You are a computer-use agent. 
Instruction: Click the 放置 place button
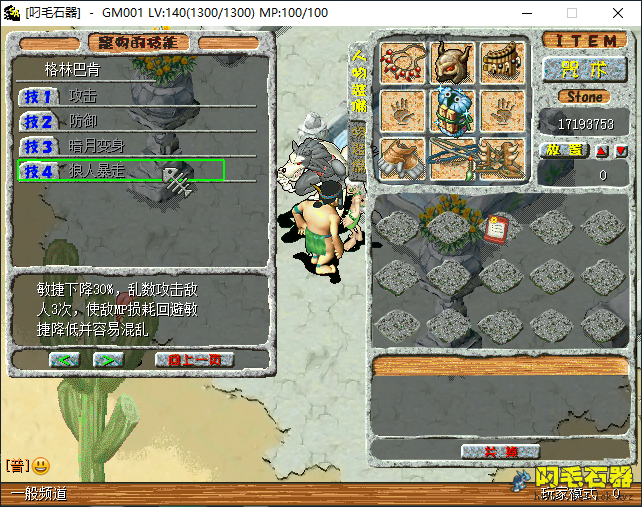564,150
